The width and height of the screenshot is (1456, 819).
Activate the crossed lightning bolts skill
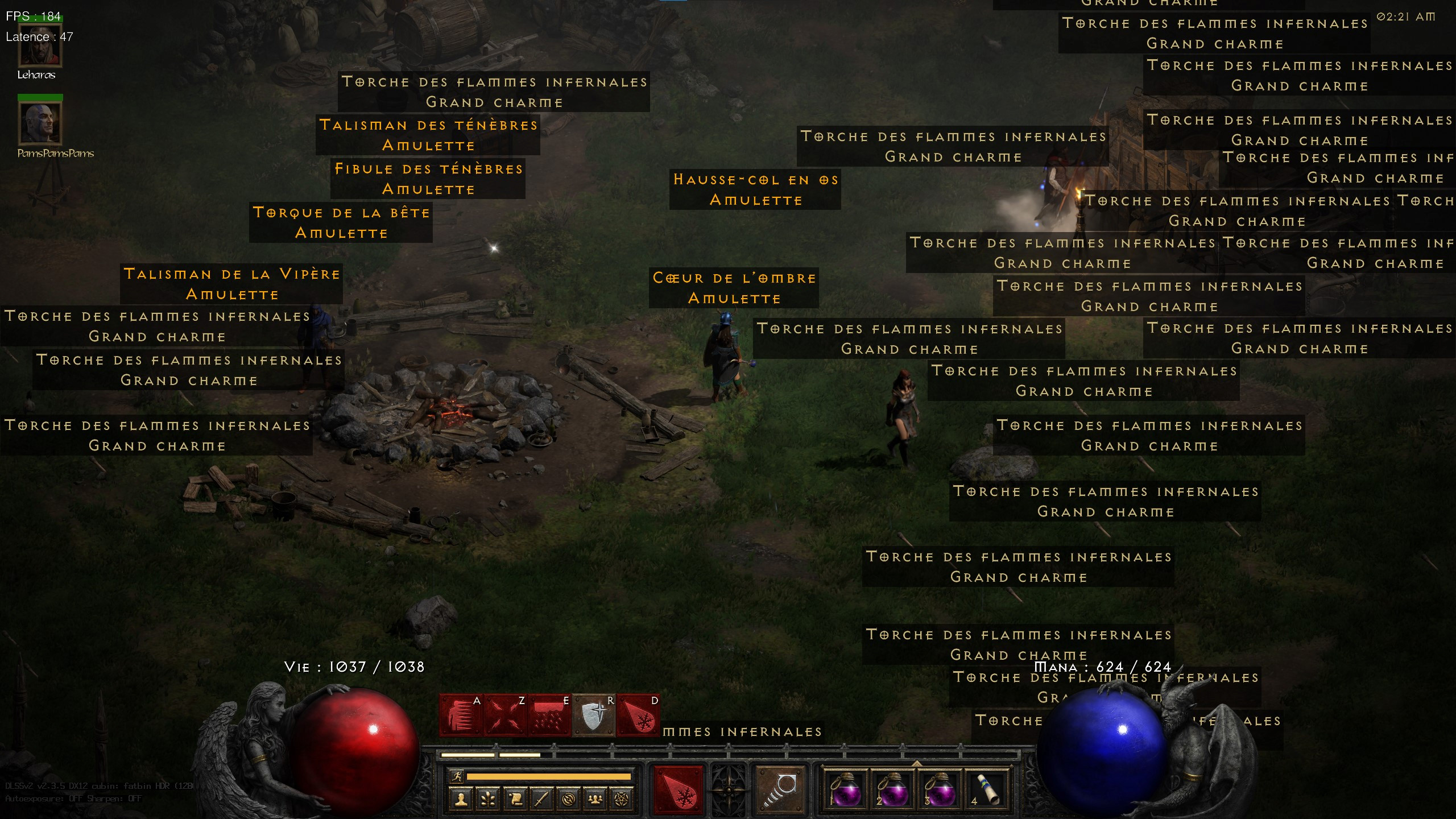[x=505, y=715]
